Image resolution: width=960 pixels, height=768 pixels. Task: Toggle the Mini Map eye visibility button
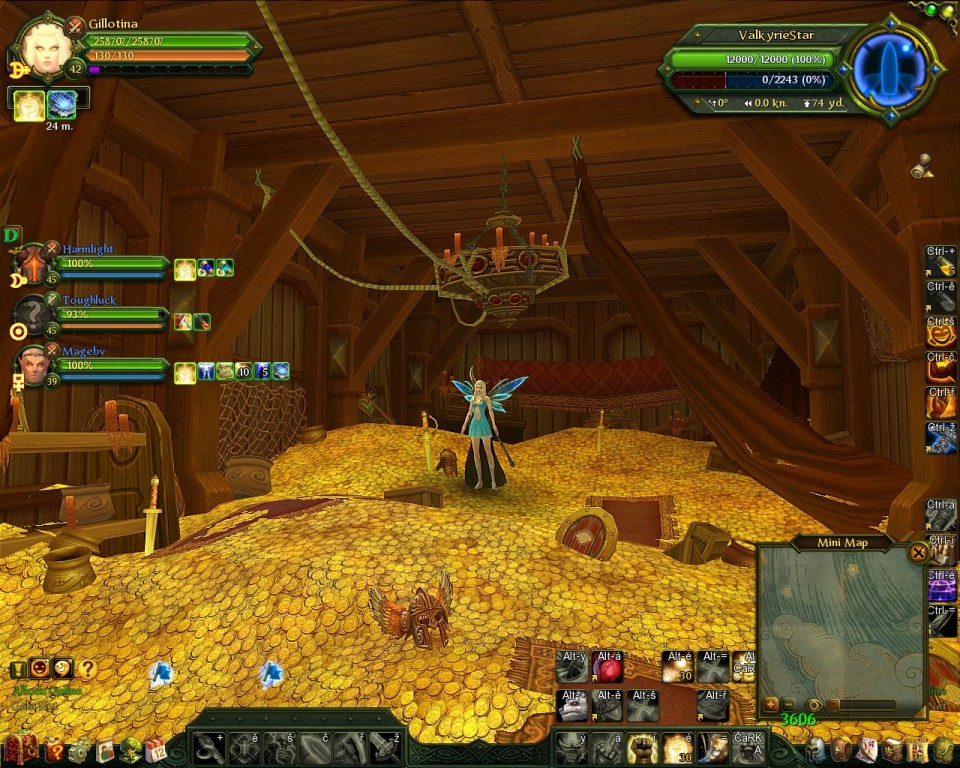click(x=814, y=705)
